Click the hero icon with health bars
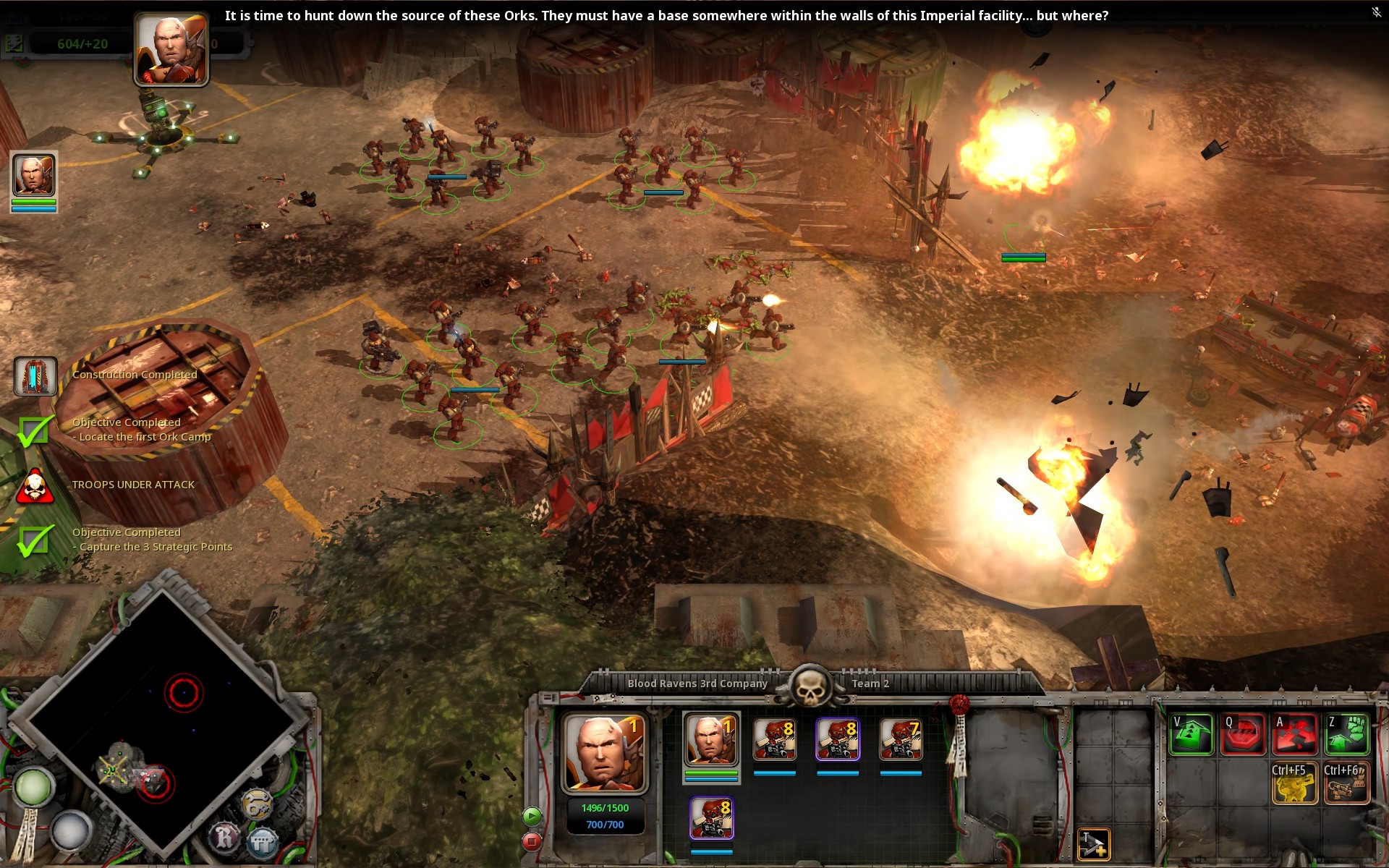 click(33, 176)
